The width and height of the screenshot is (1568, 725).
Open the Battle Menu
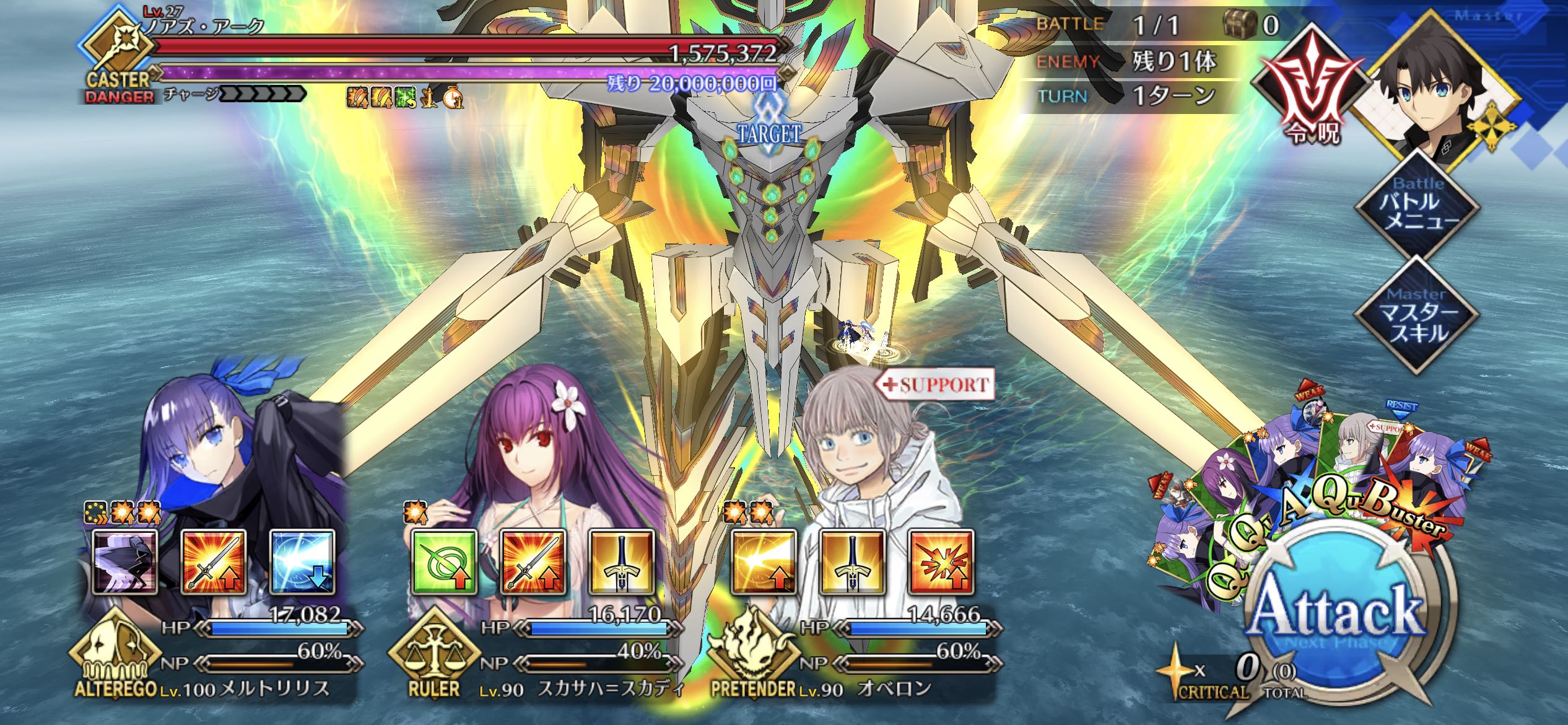pos(1417,208)
